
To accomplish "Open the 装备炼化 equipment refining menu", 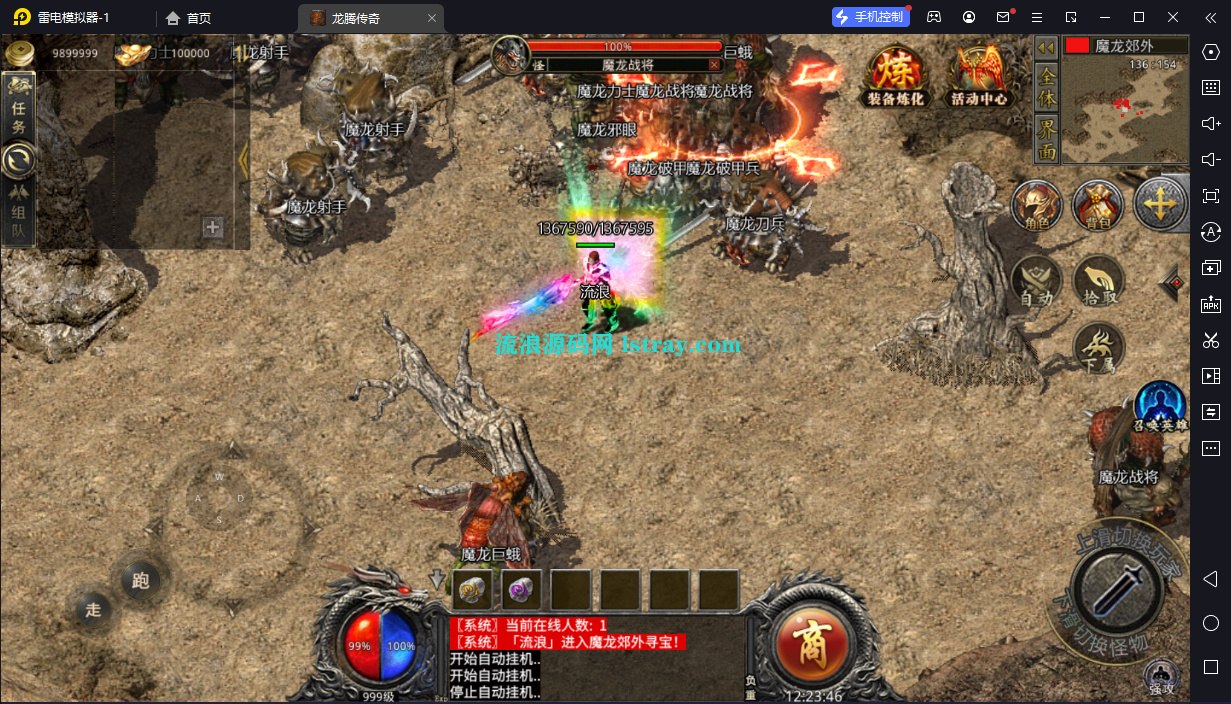I will 895,76.
